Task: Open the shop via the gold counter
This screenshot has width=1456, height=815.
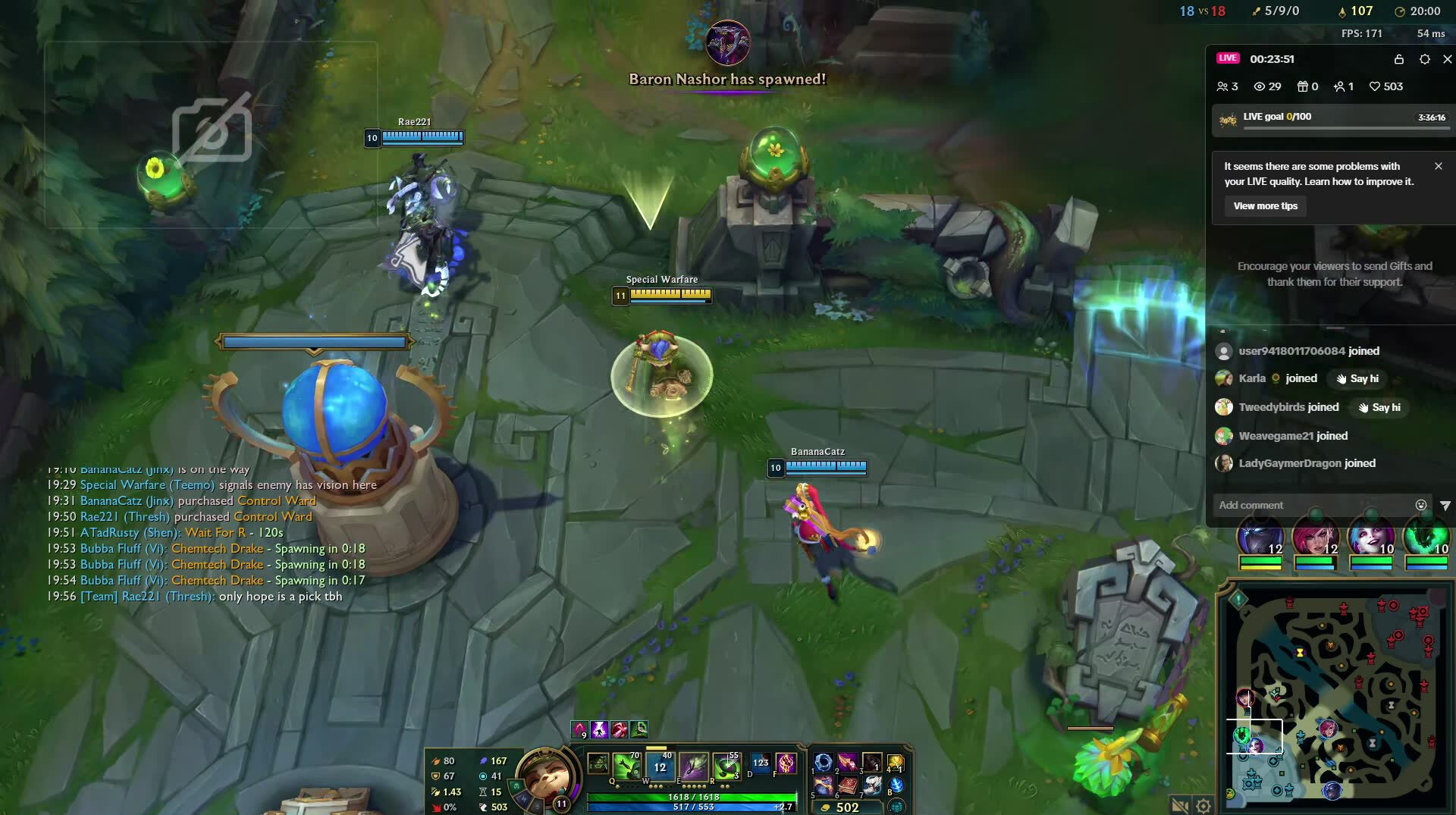Action: click(847, 807)
